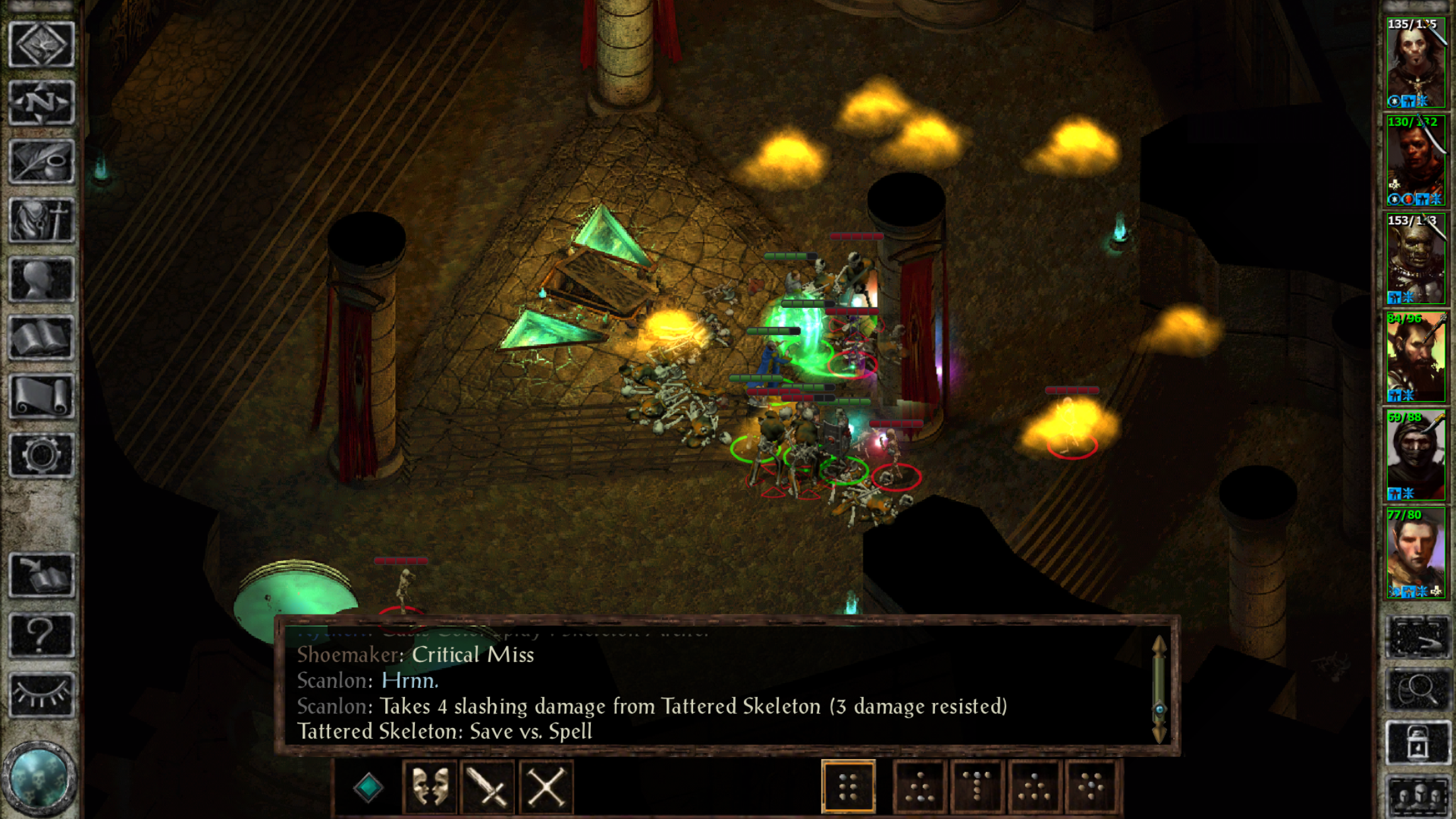Select the whole party with the group button

click(1418, 797)
